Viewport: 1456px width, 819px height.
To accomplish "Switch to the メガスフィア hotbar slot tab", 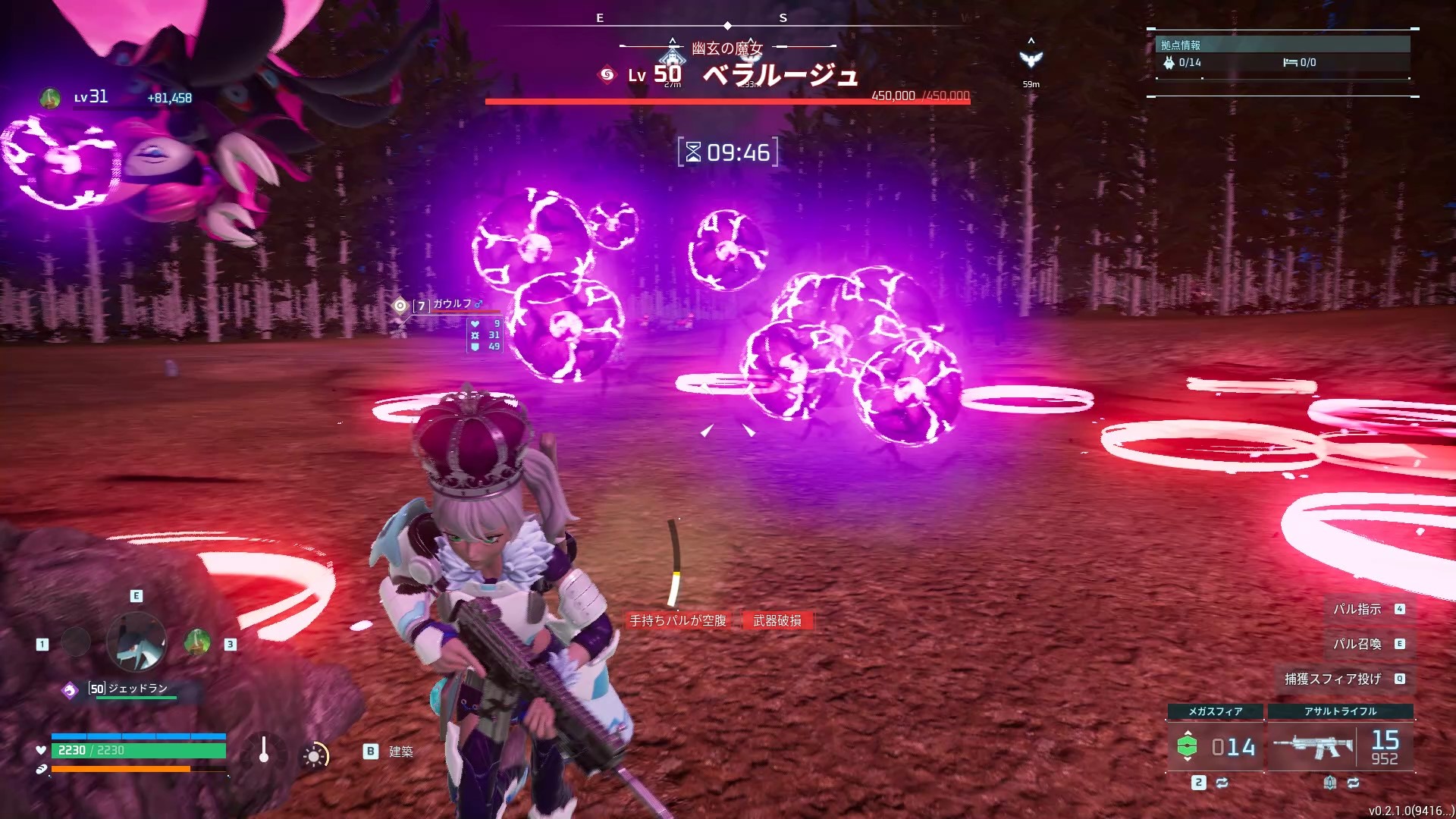I will click(x=1215, y=711).
